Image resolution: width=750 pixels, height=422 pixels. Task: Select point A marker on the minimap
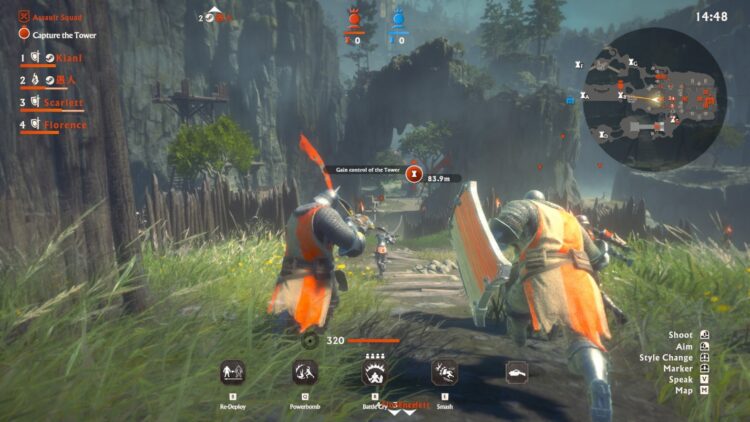pyautogui.click(x=585, y=97)
